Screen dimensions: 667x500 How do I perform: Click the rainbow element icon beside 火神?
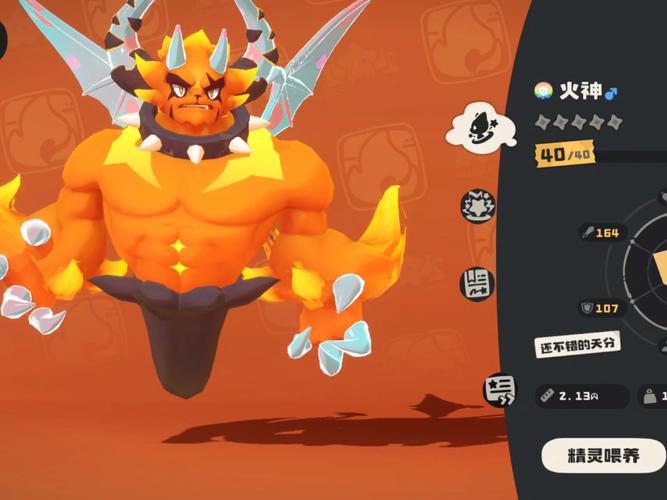click(x=543, y=91)
